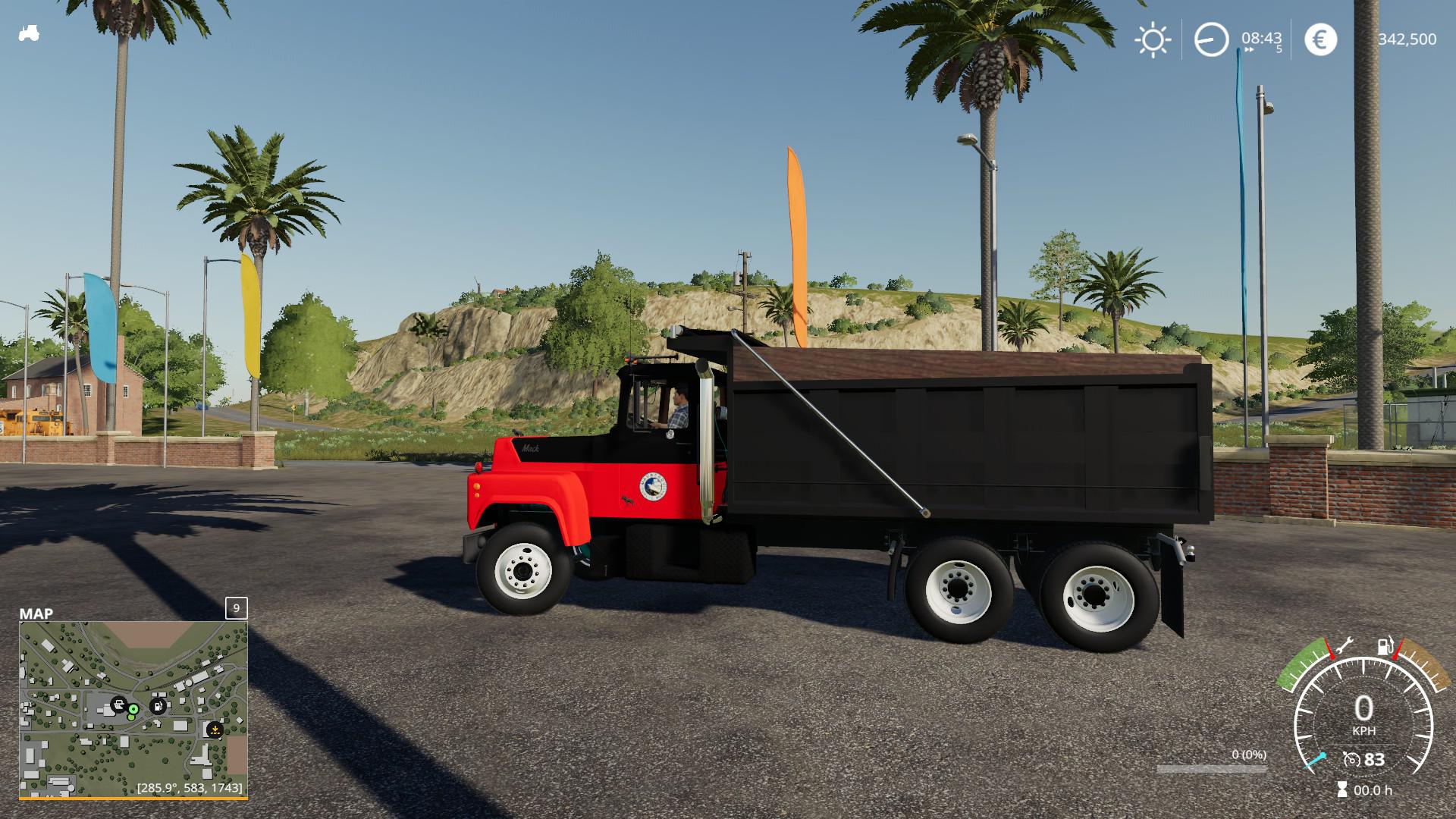Click the tractor icon in the corner
The width and height of the screenshot is (1456, 819).
(x=29, y=34)
